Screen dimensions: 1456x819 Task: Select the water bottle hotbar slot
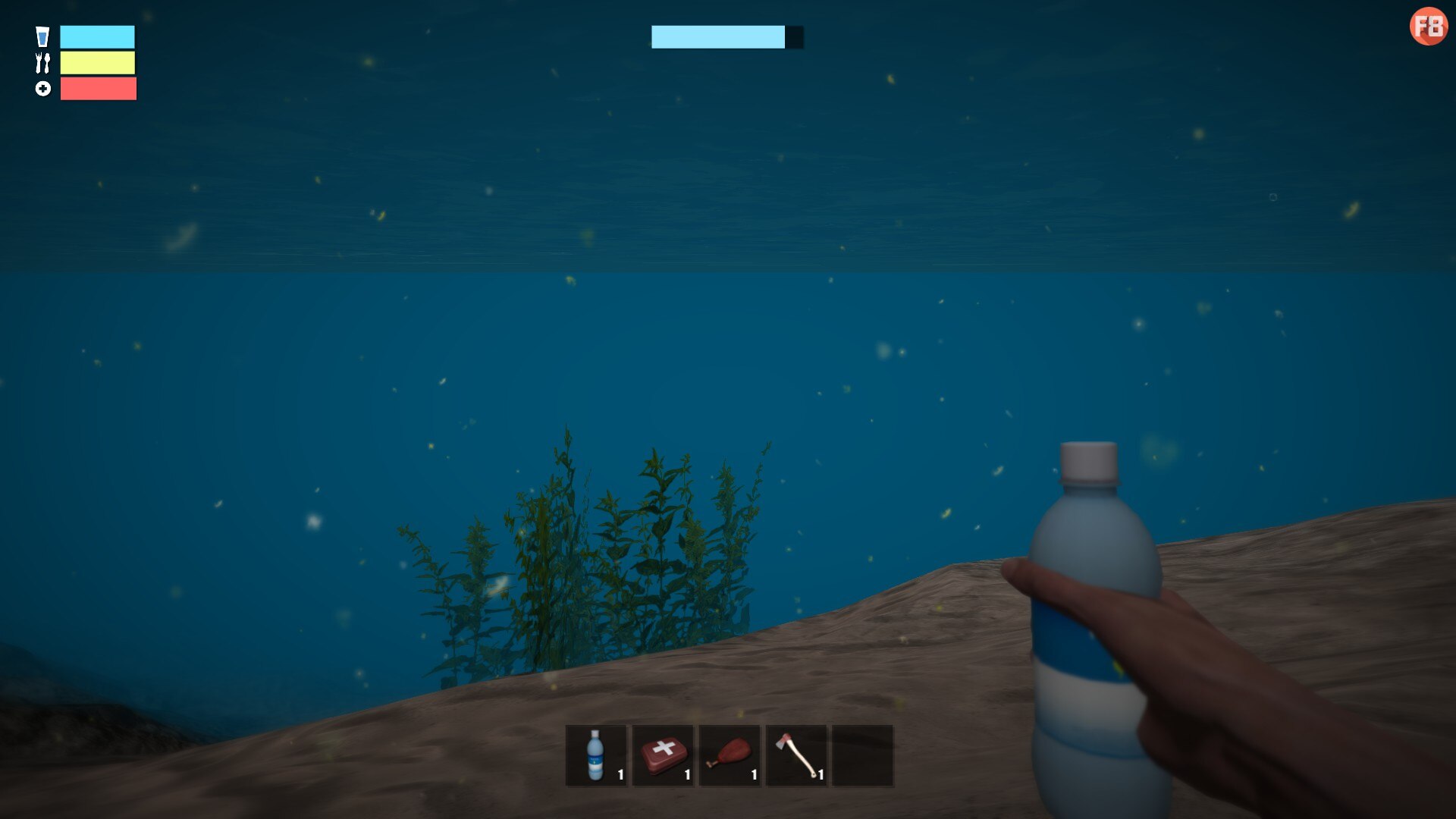pos(596,755)
